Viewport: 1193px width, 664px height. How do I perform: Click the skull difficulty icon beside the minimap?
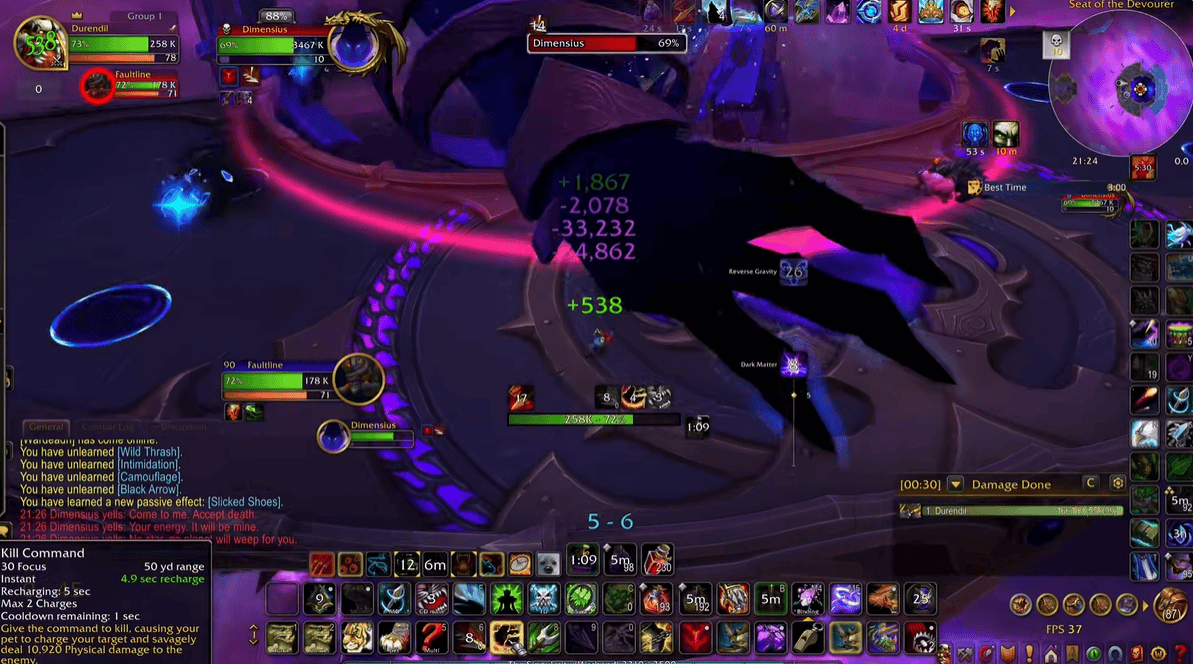(x=1057, y=43)
